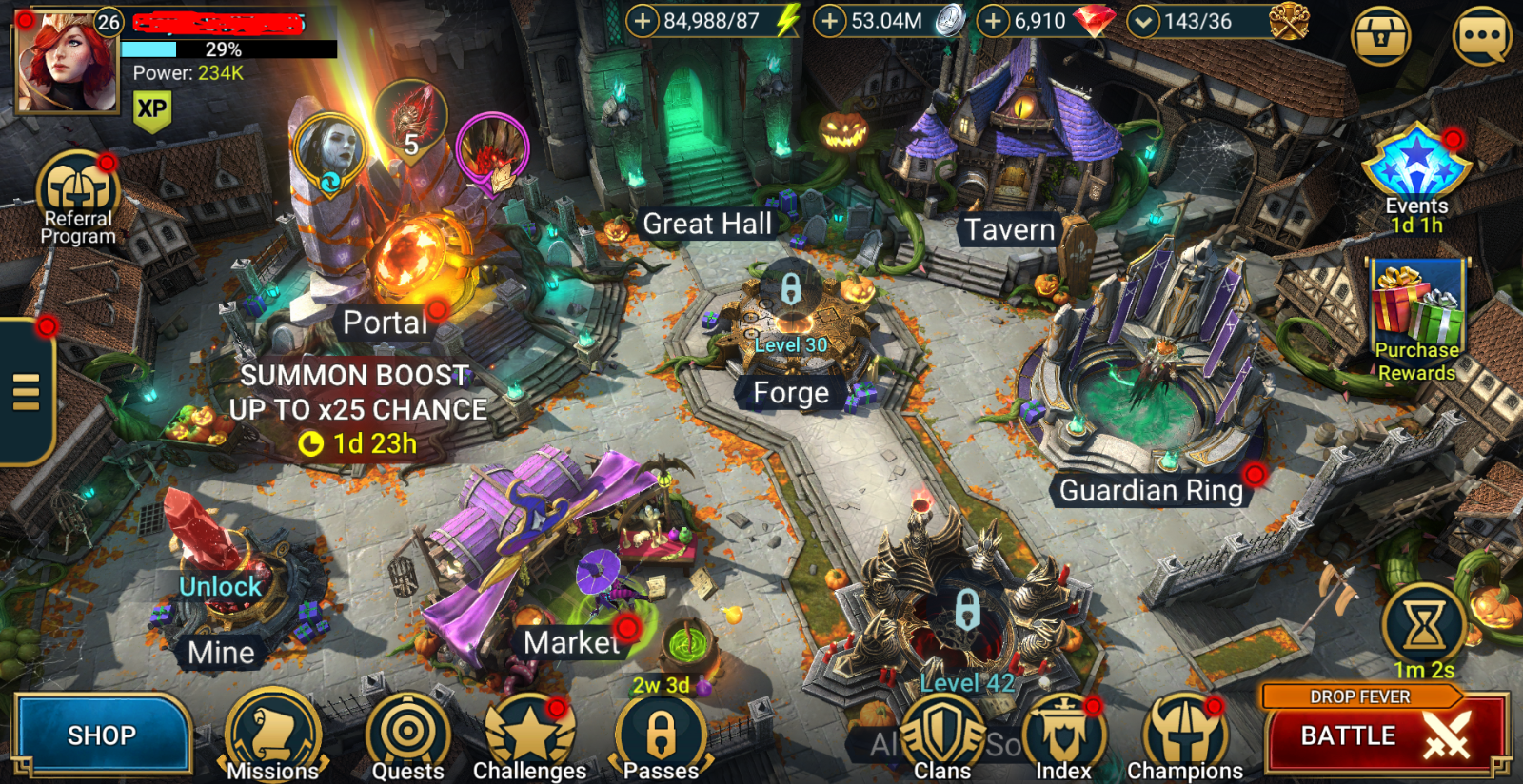
Task: Unlock the Mine
Action: click(221, 587)
